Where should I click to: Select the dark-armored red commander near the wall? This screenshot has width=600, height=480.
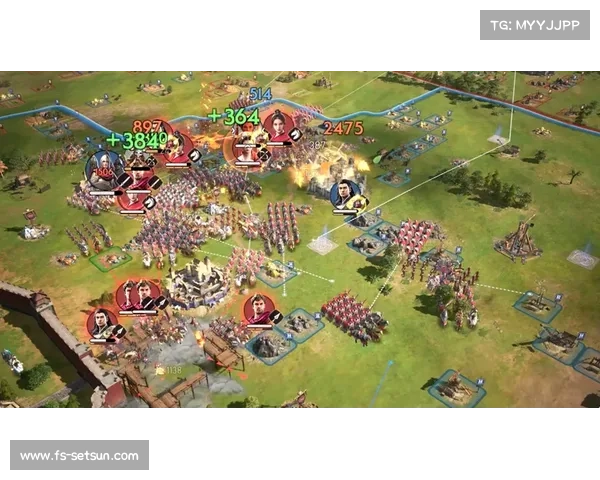(x=102, y=323)
